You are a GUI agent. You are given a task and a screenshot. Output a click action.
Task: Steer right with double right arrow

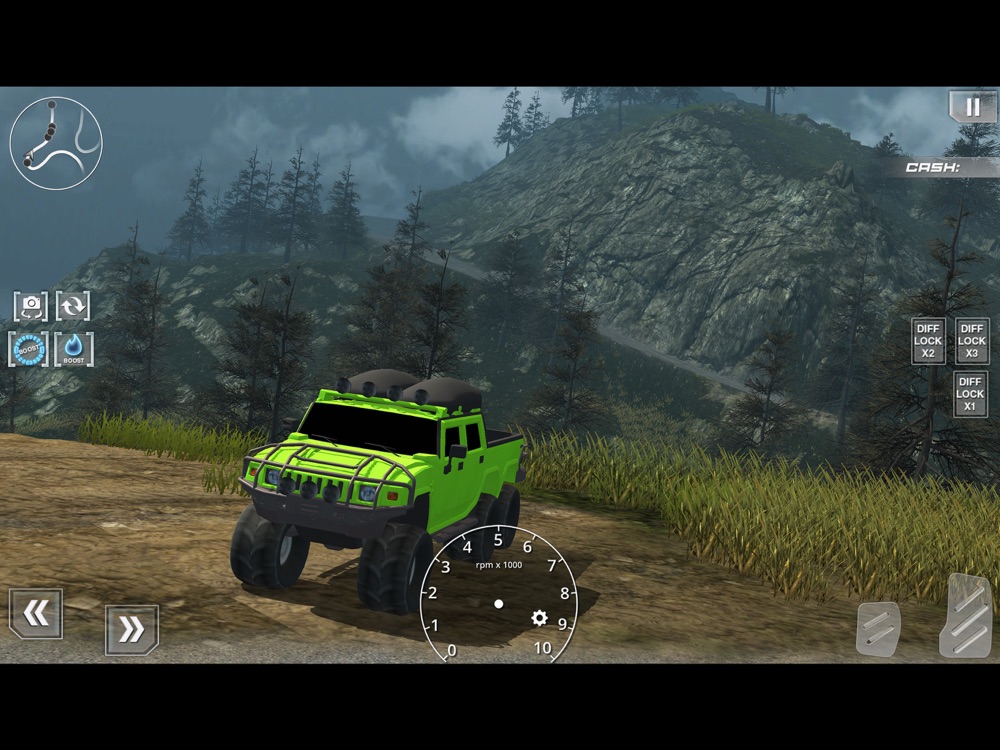tap(131, 630)
